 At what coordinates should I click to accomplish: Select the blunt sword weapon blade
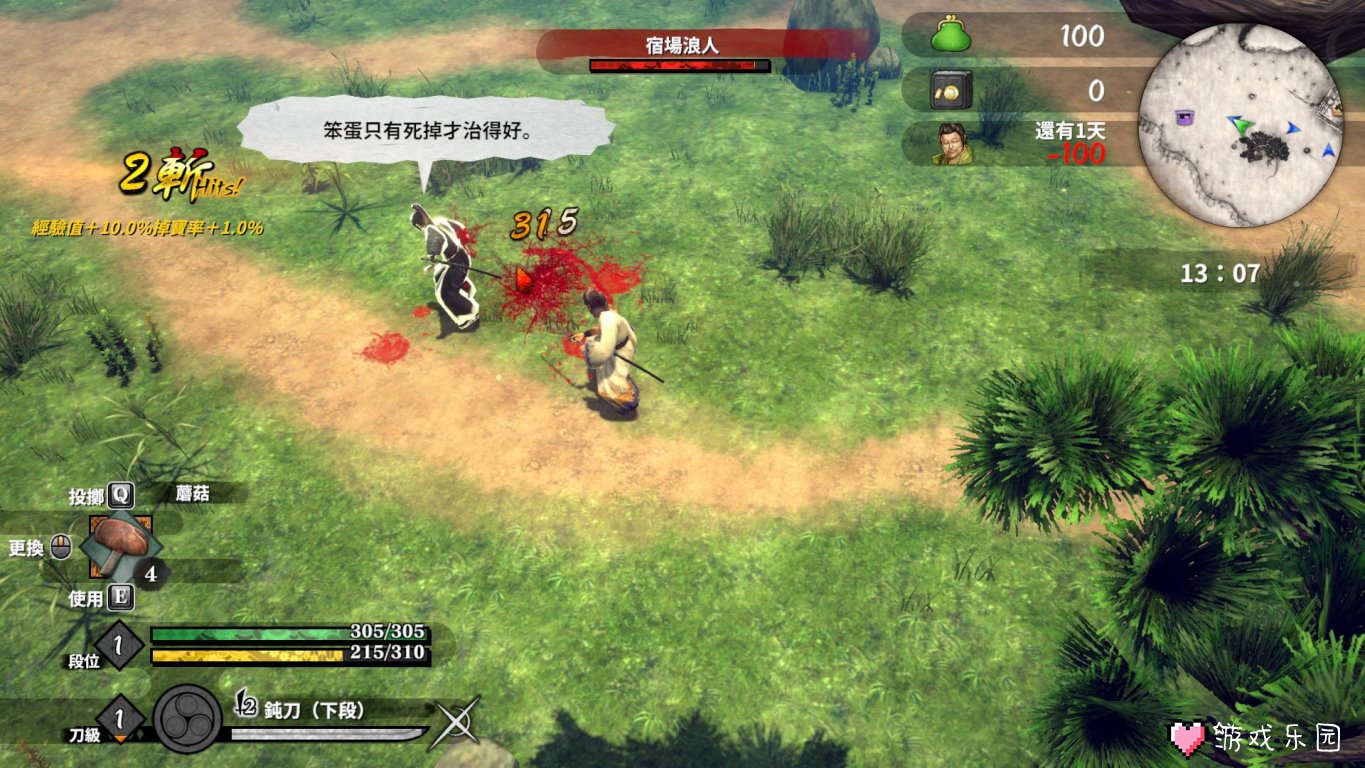click(x=330, y=735)
